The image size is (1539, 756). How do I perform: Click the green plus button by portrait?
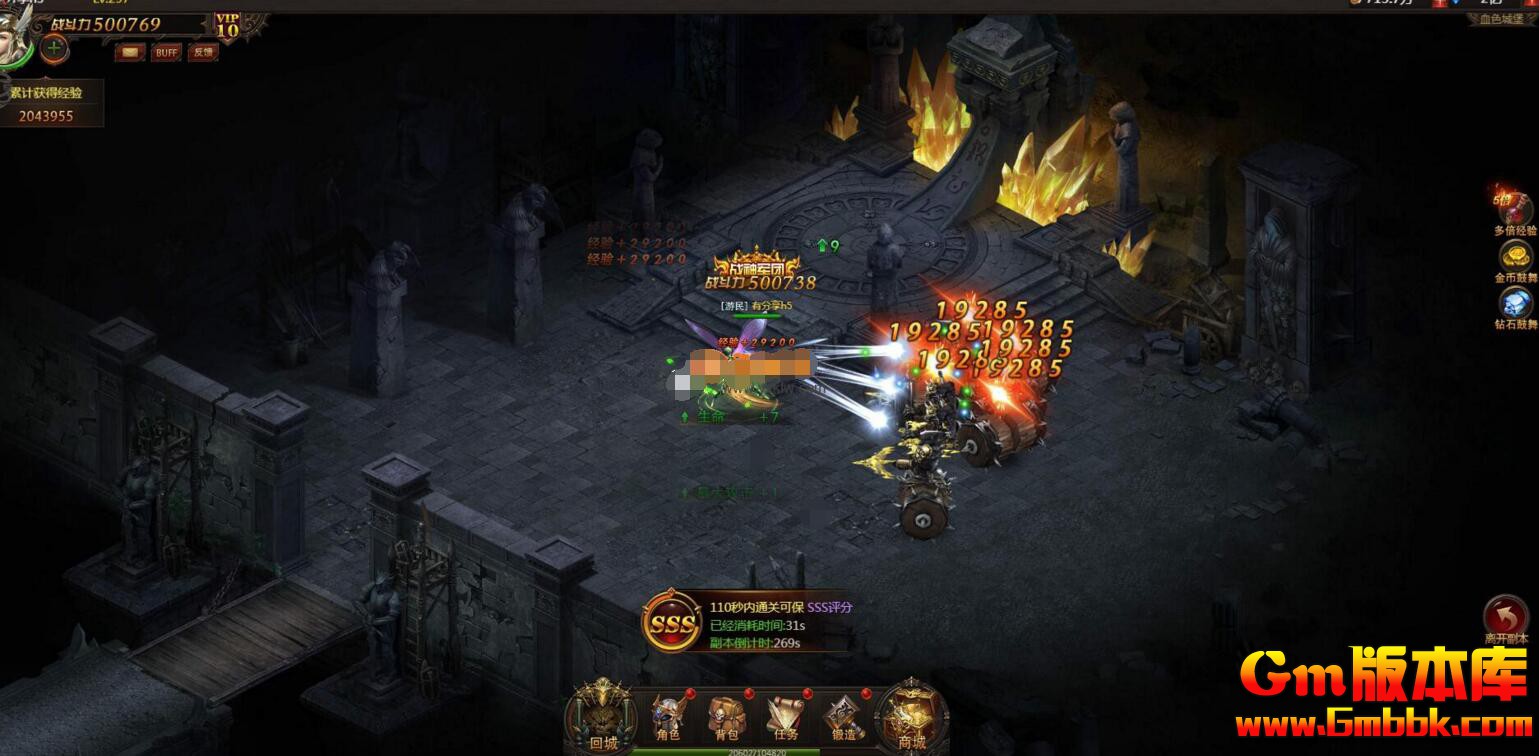point(54,47)
